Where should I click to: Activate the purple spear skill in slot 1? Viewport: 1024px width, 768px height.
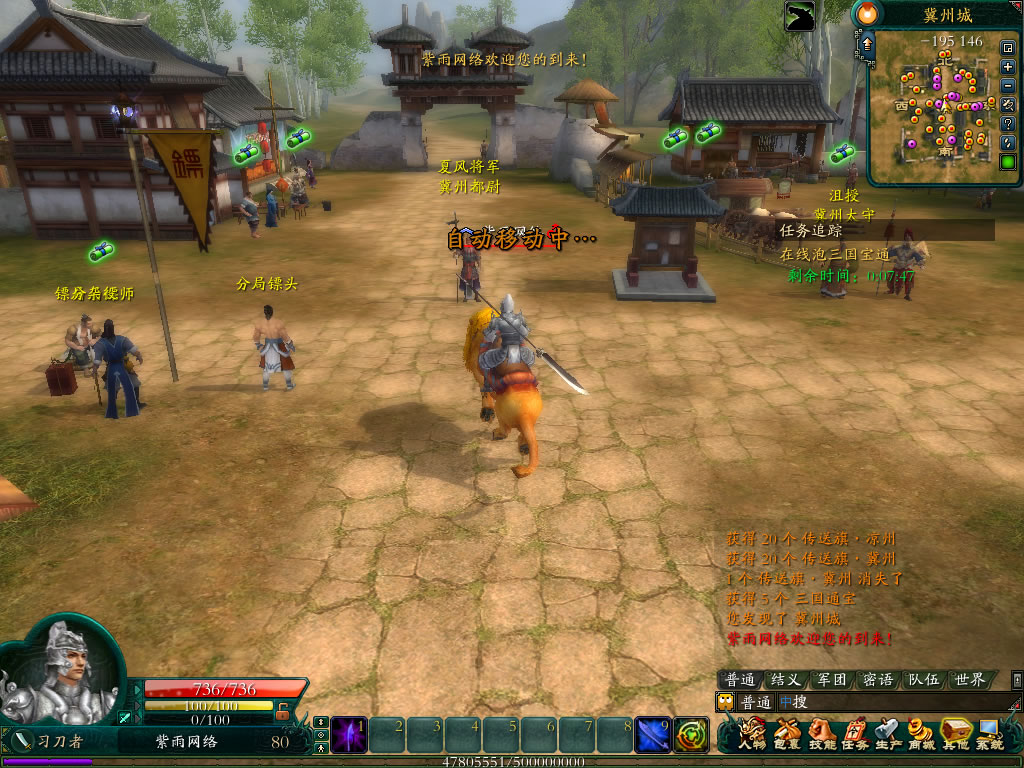(349, 735)
